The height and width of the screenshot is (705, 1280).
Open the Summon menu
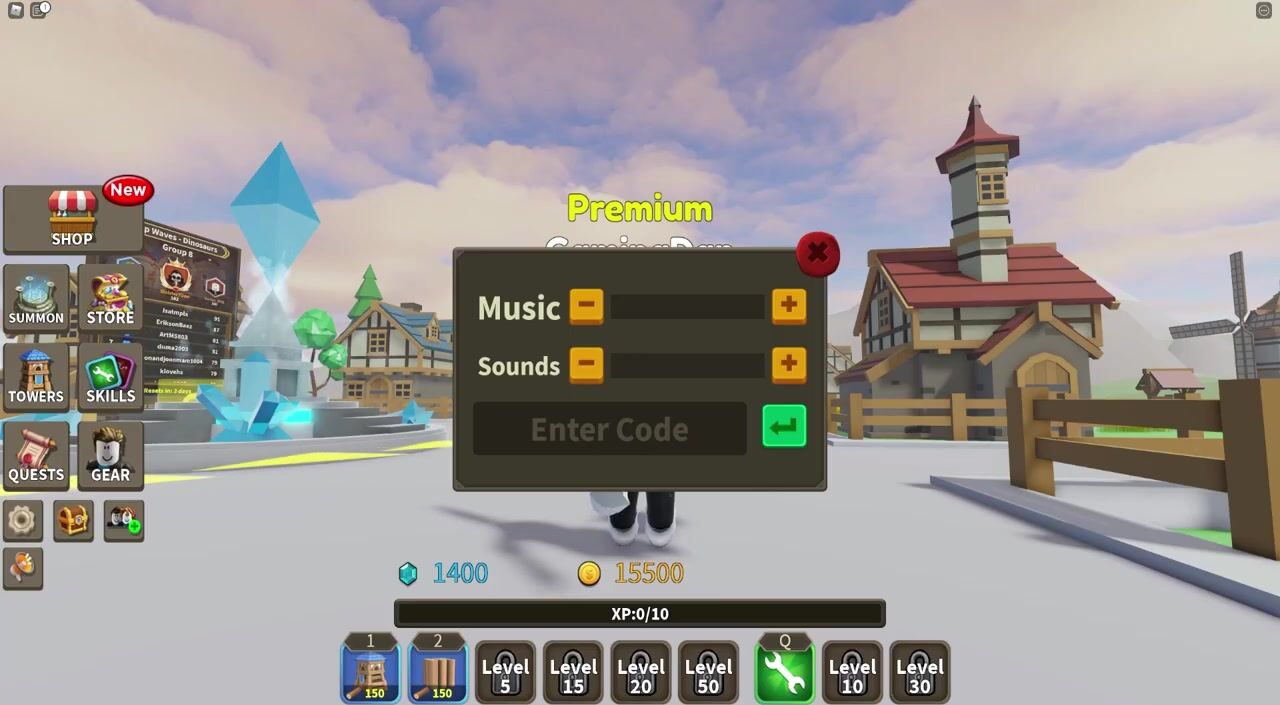click(36, 299)
